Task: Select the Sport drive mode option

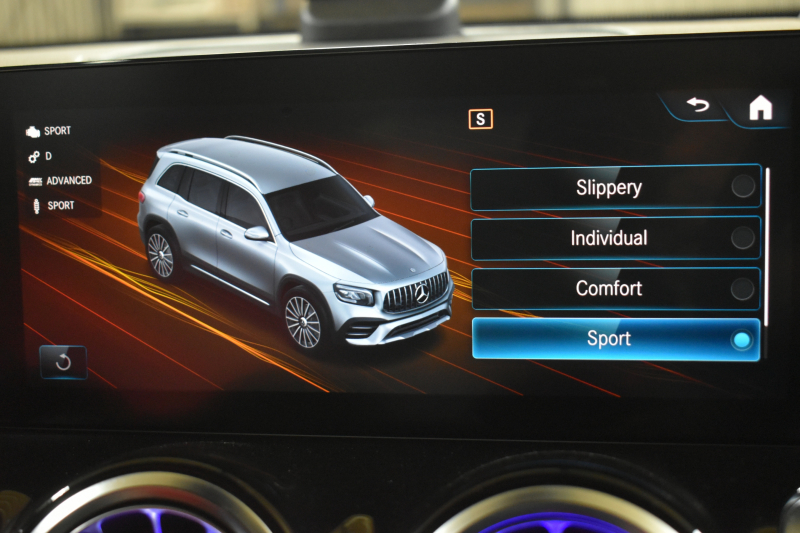Action: click(615, 339)
